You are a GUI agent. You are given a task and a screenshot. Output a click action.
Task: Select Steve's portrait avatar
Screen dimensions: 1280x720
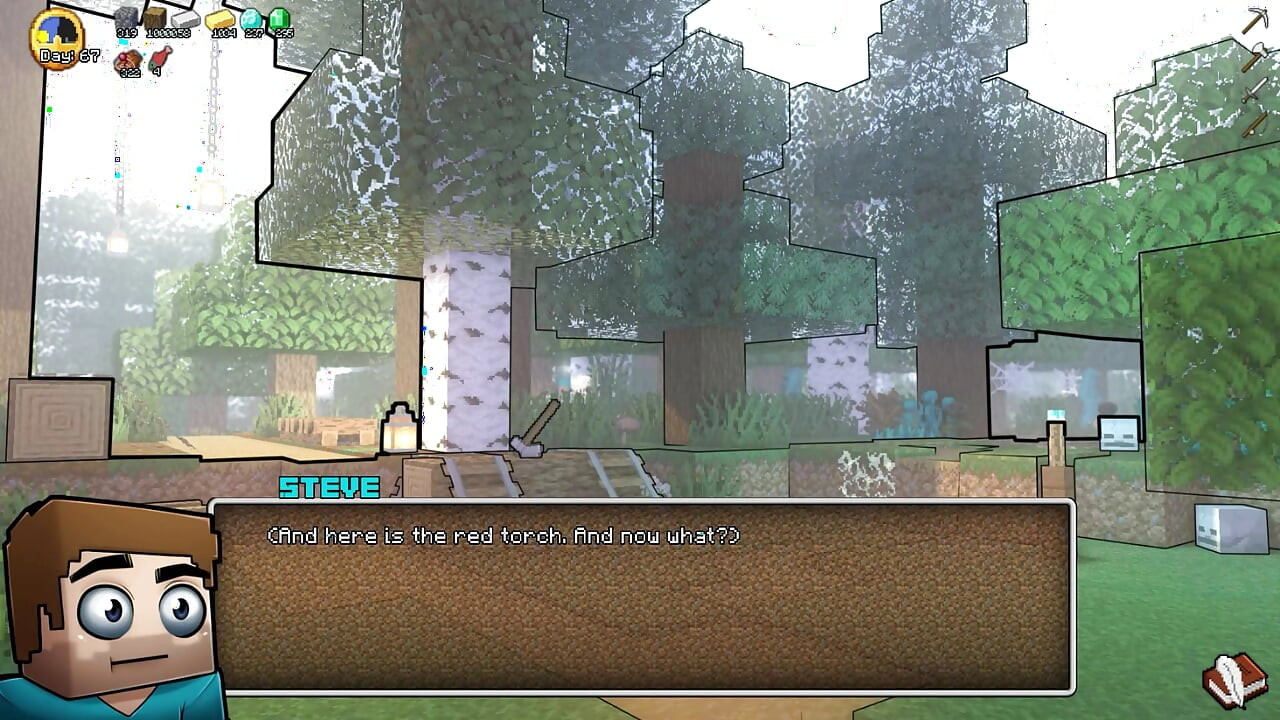pos(110,610)
